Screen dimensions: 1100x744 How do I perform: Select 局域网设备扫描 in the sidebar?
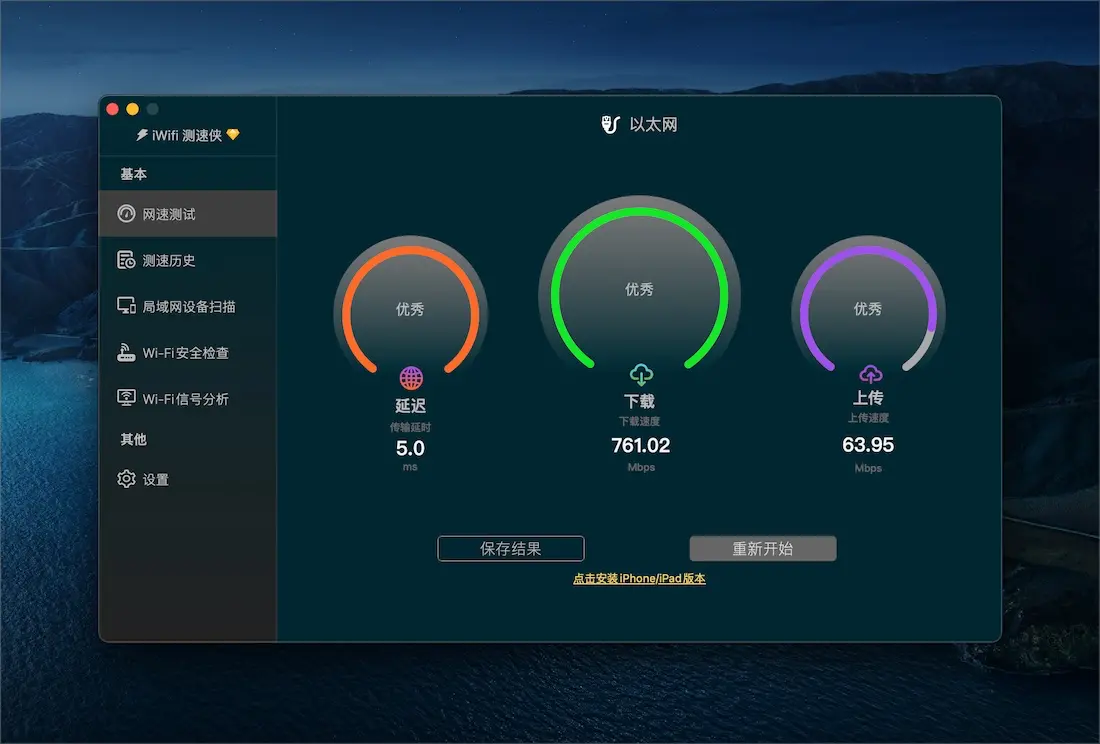click(188, 307)
